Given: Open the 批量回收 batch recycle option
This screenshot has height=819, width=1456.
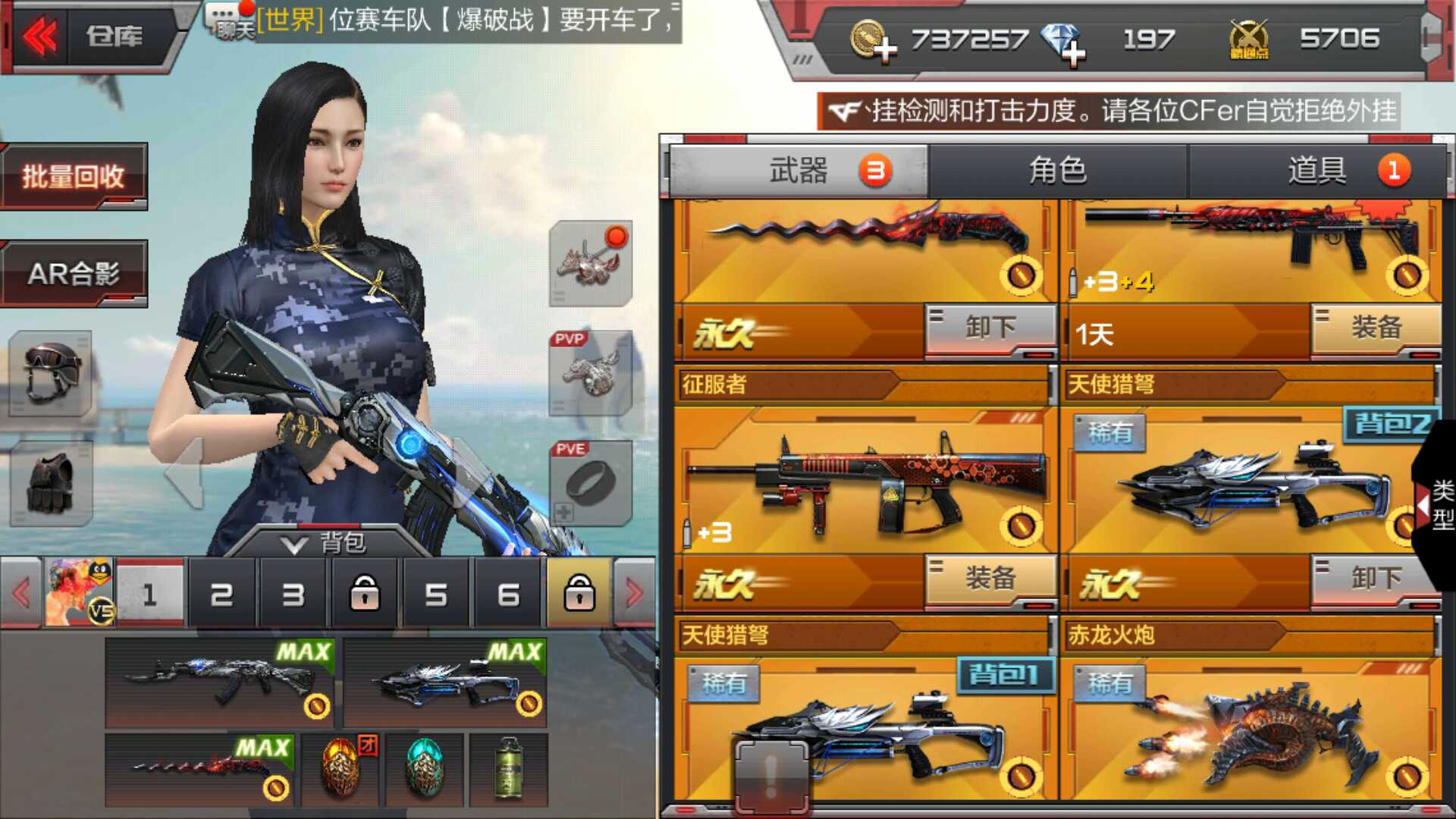Looking at the screenshot, I should coord(74,177).
